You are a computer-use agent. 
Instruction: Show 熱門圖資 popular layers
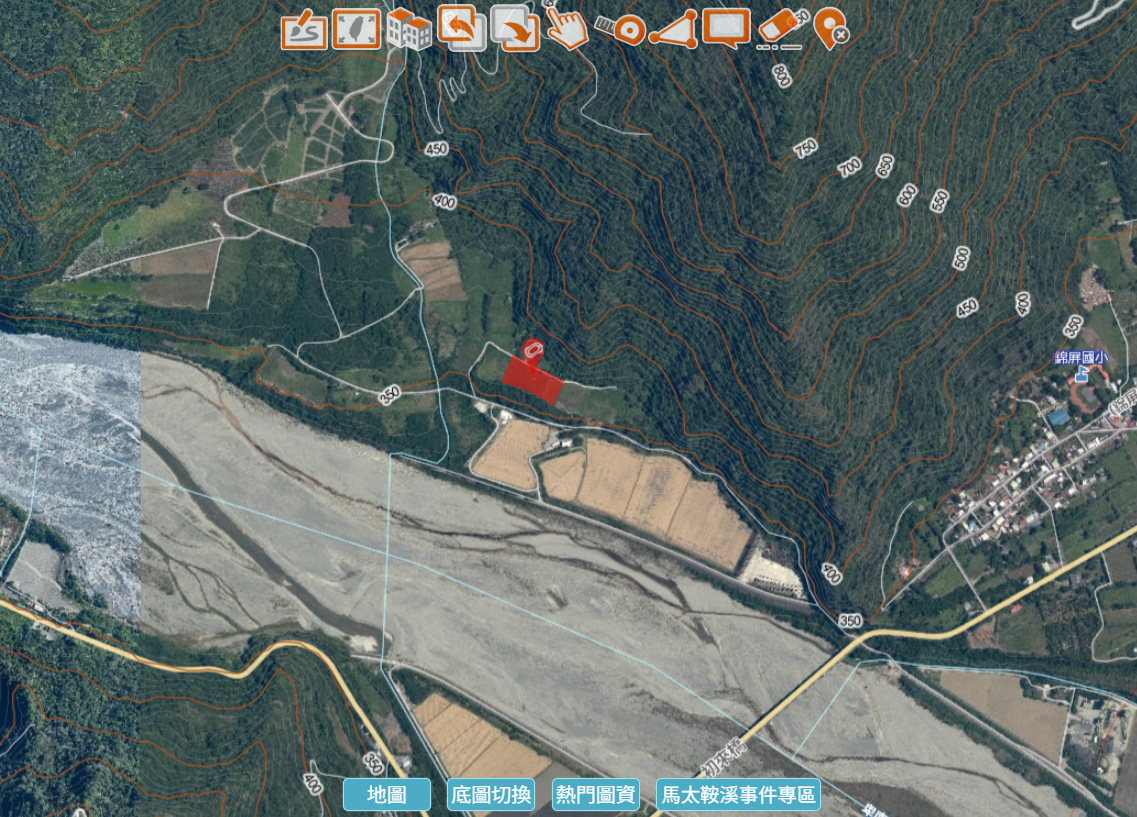tap(596, 795)
